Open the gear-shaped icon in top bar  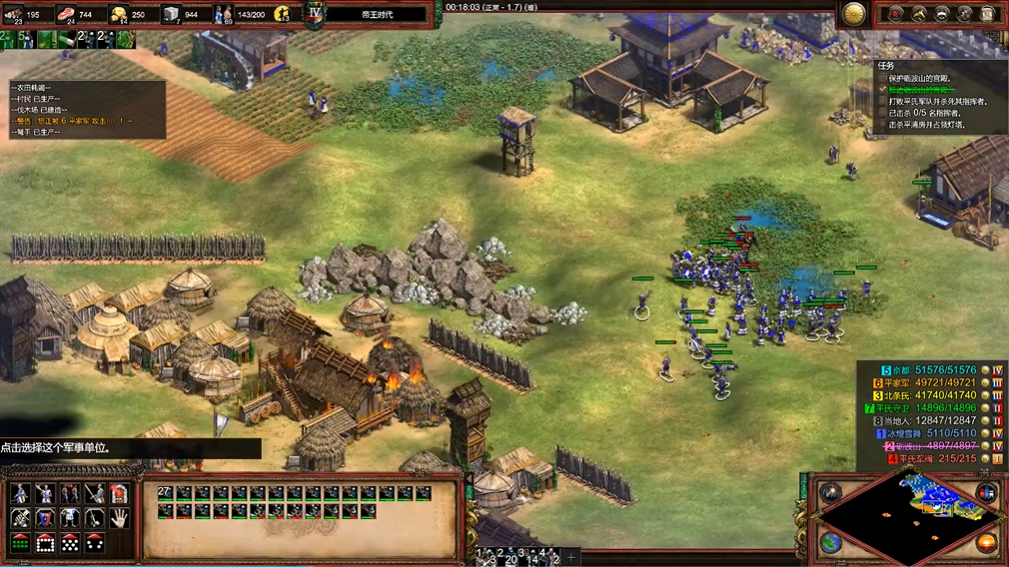964,14
